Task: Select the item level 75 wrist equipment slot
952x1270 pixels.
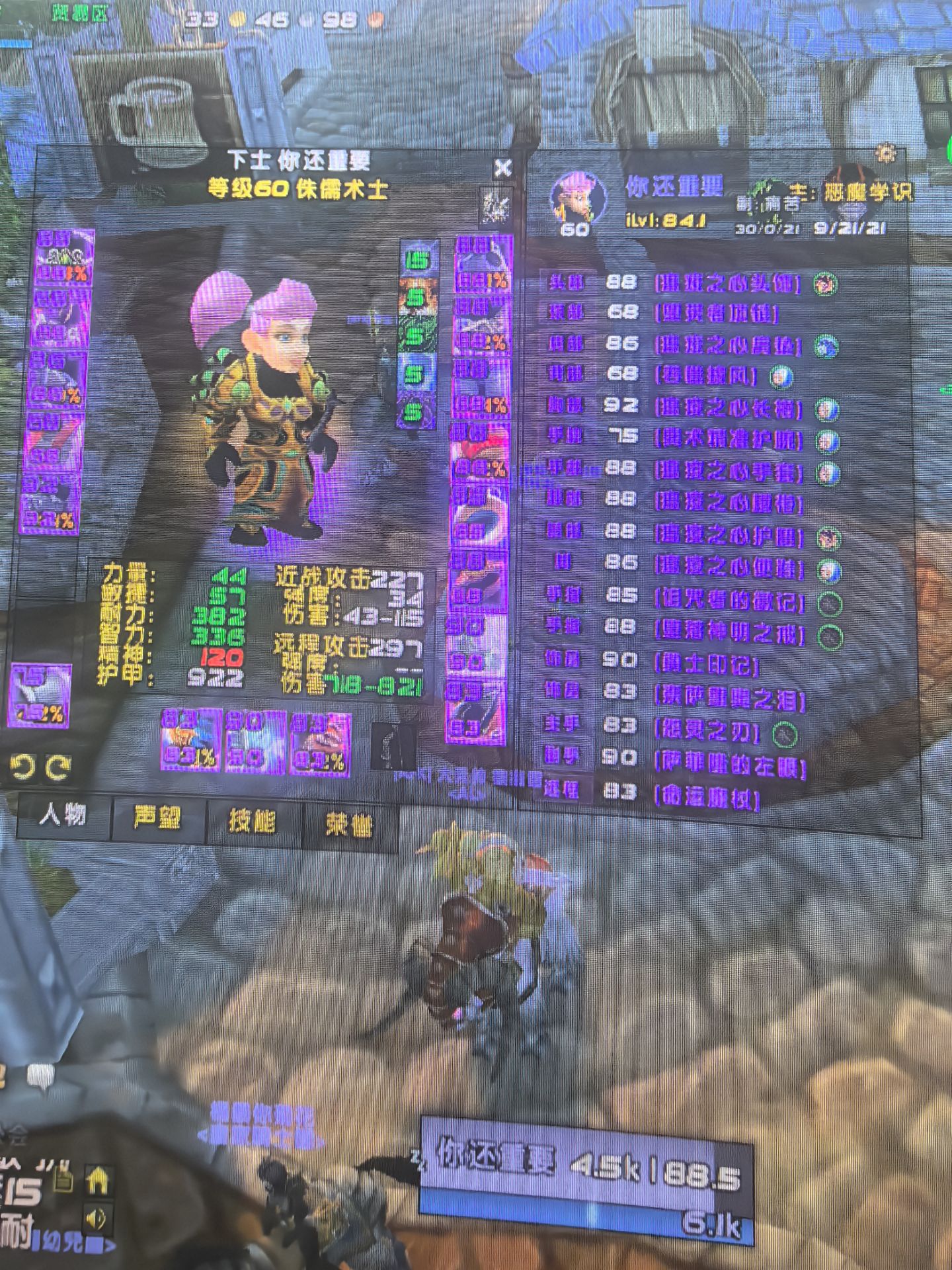Action: [42, 695]
